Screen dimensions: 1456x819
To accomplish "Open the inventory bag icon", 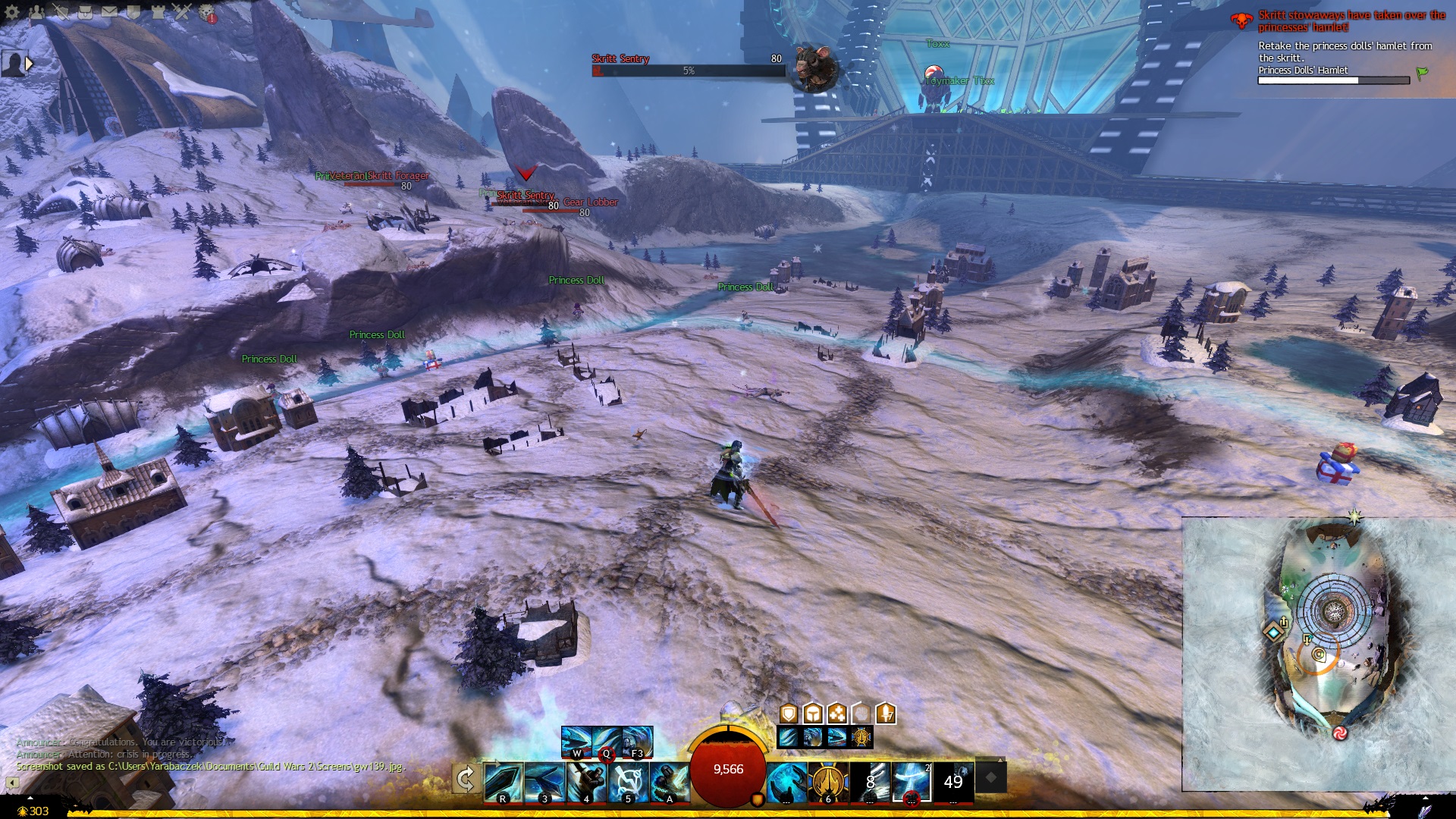I will click(x=85, y=12).
